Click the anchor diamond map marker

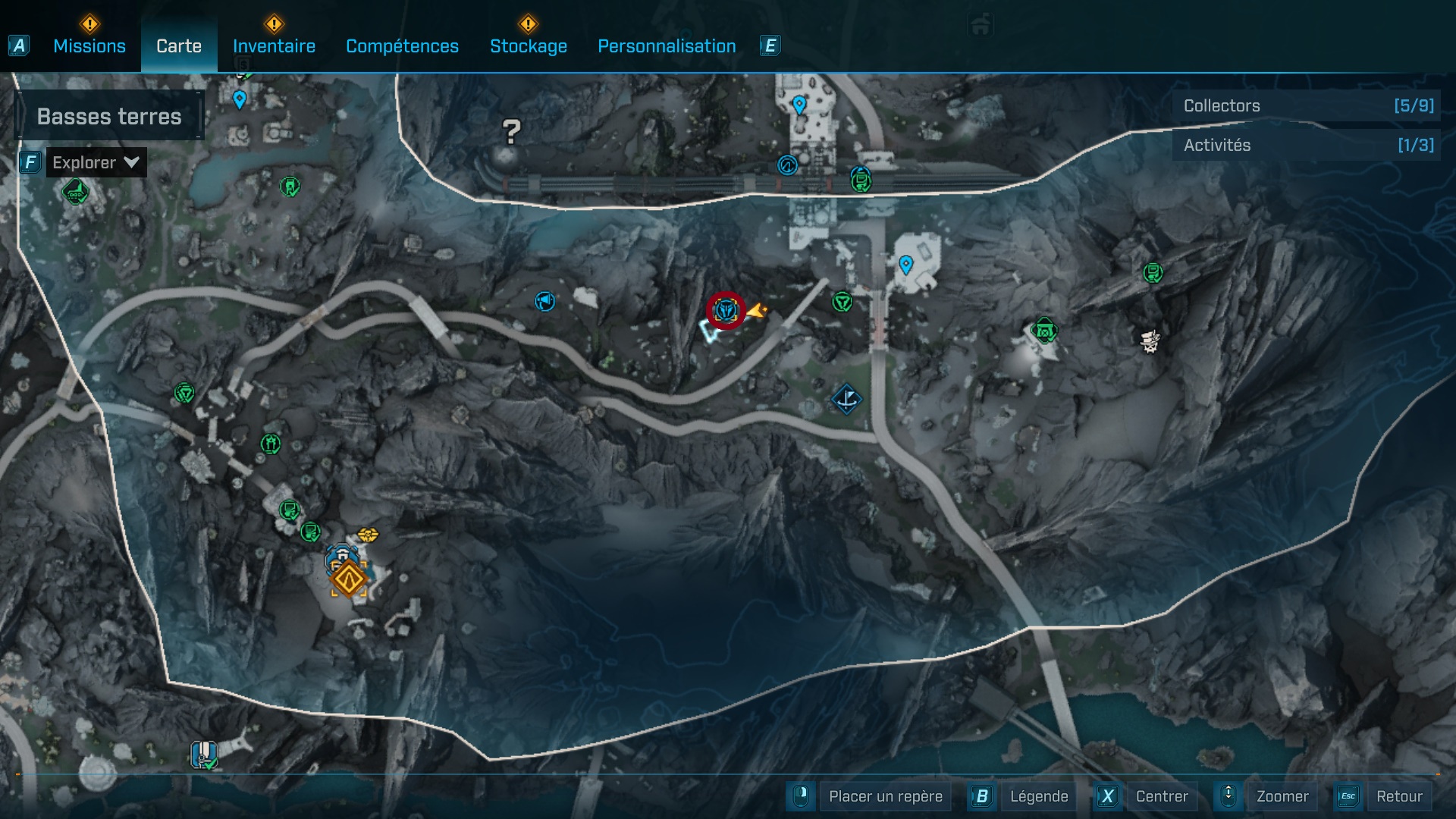(x=846, y=399)
